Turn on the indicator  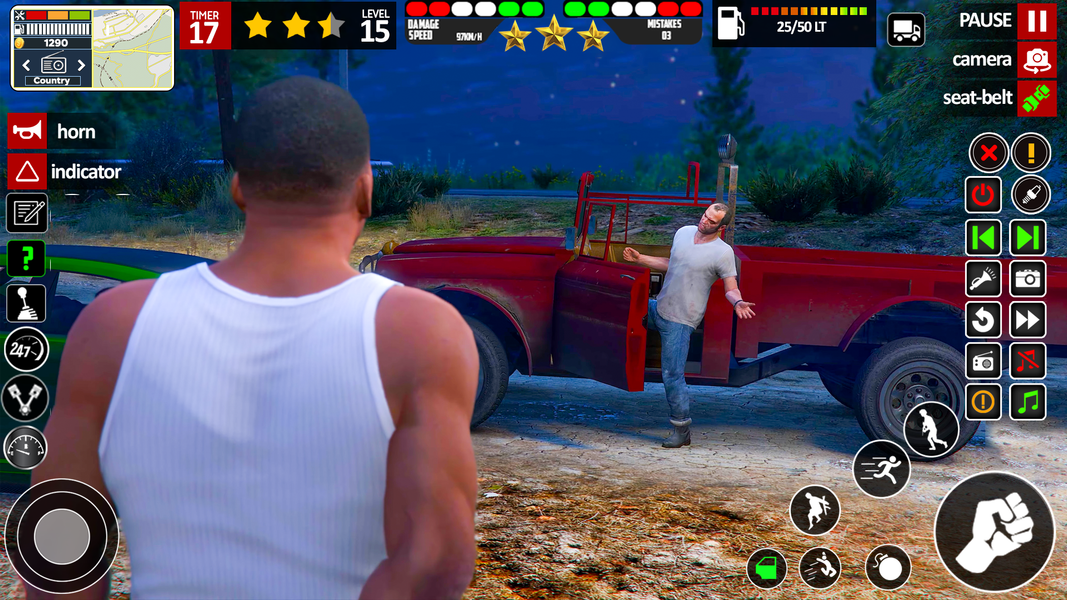point(27,172)
